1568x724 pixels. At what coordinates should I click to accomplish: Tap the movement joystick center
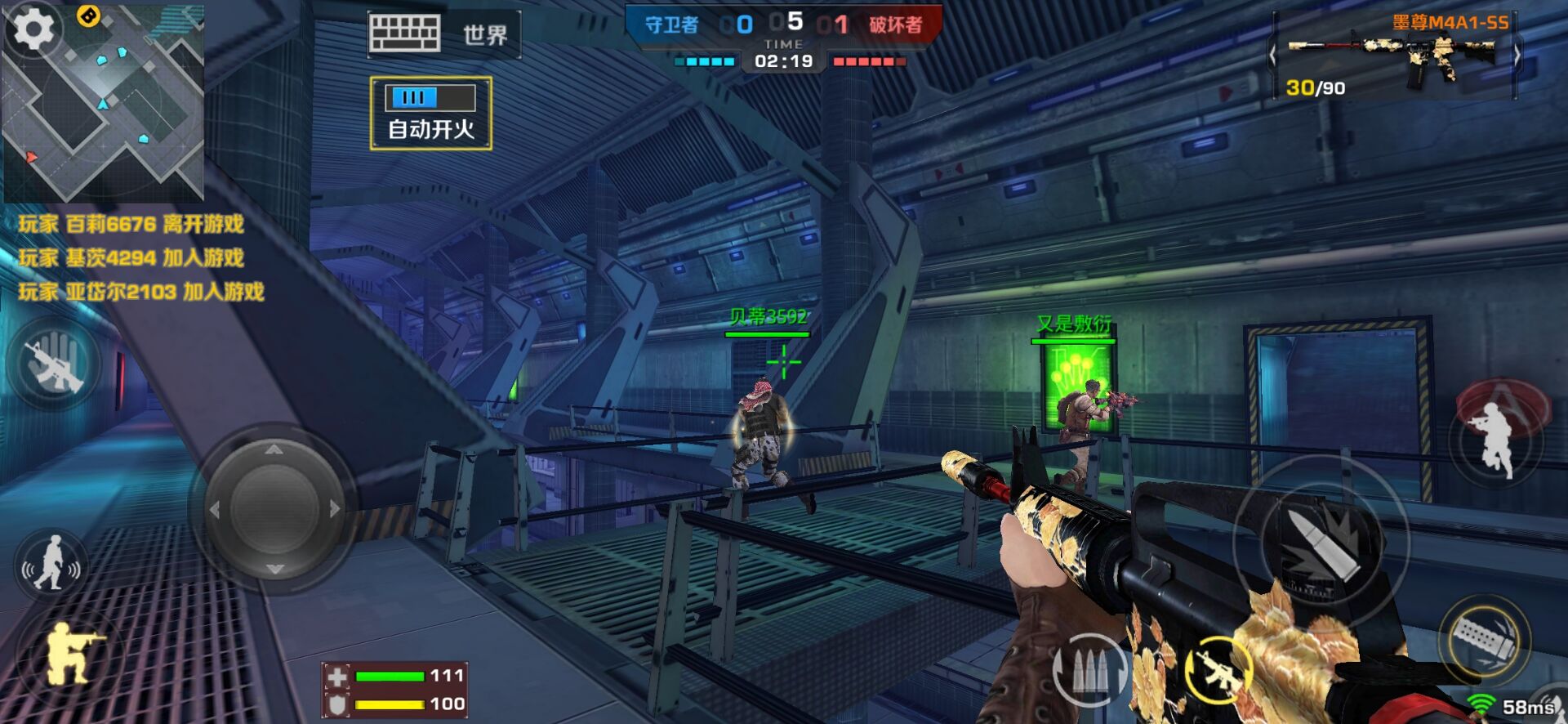[274, 508]
